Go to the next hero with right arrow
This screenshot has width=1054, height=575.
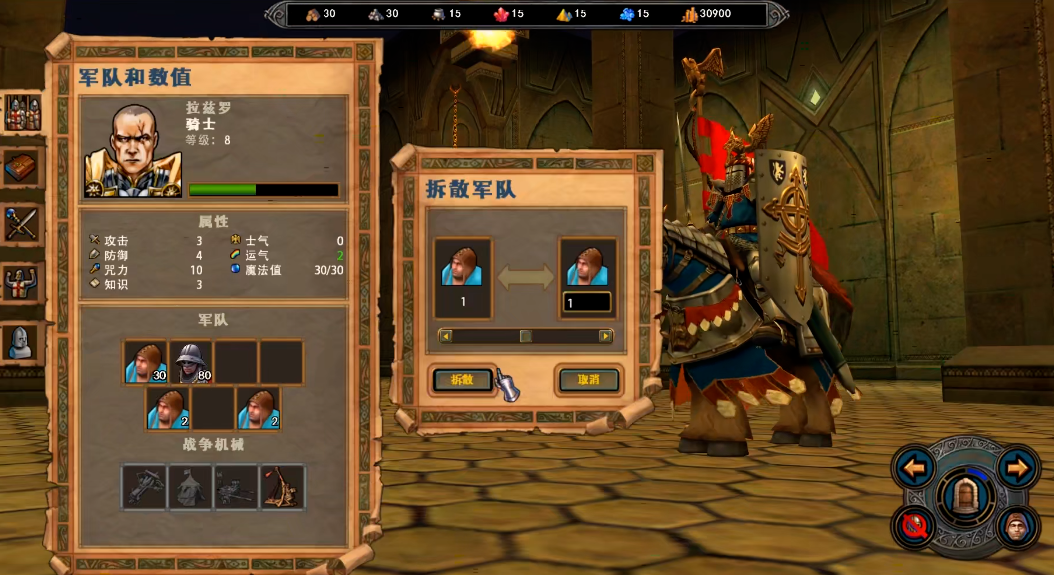coord(1018,466)
